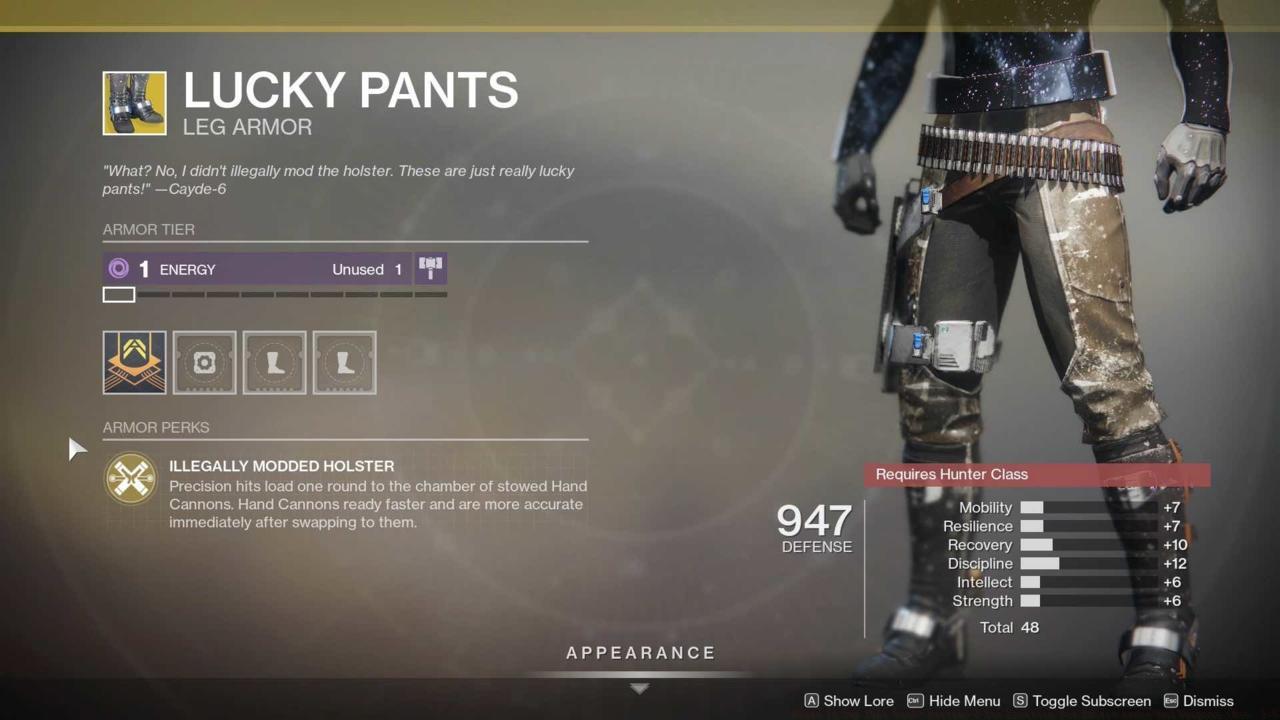Dismiss the Lucky Pants item

(1208, 701)
